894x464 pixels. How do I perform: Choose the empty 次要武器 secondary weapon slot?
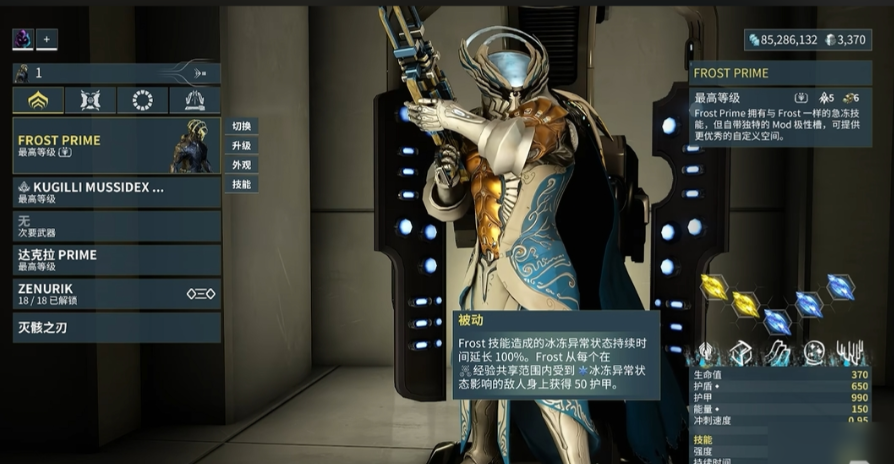click(x=116, y=225)
